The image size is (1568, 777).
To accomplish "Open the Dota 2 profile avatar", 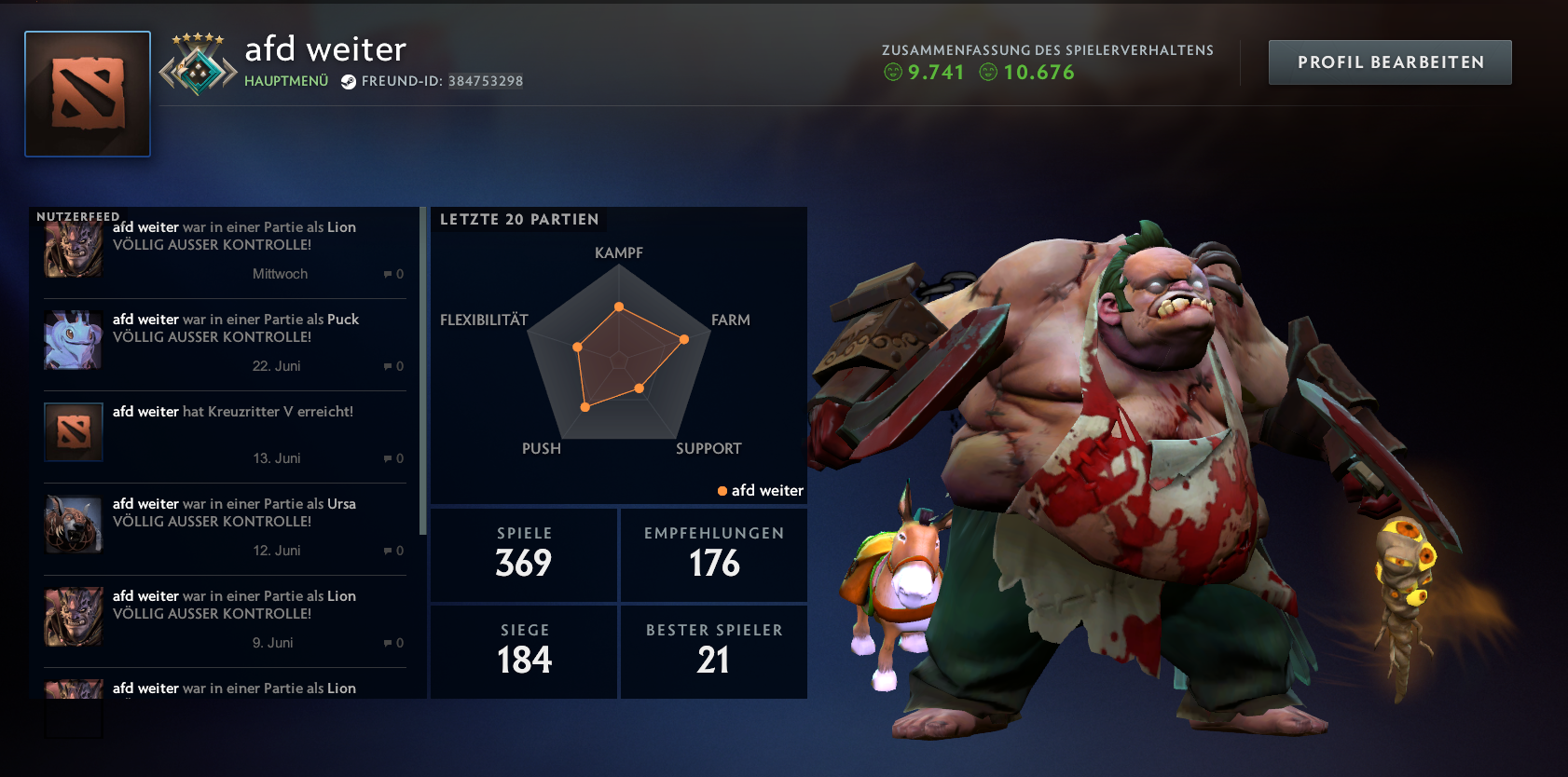I will (88, 94).
